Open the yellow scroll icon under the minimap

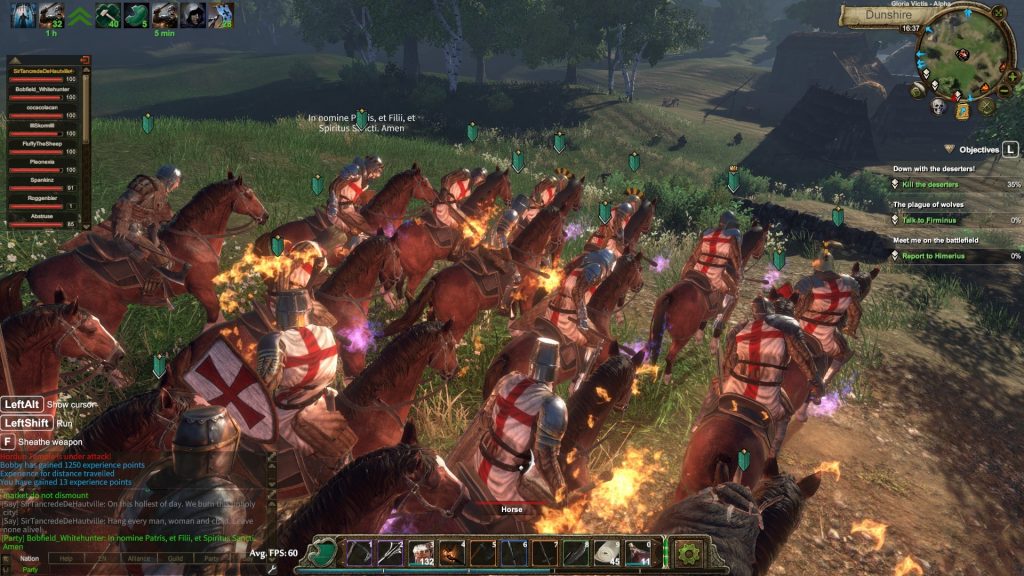point(962,111)
